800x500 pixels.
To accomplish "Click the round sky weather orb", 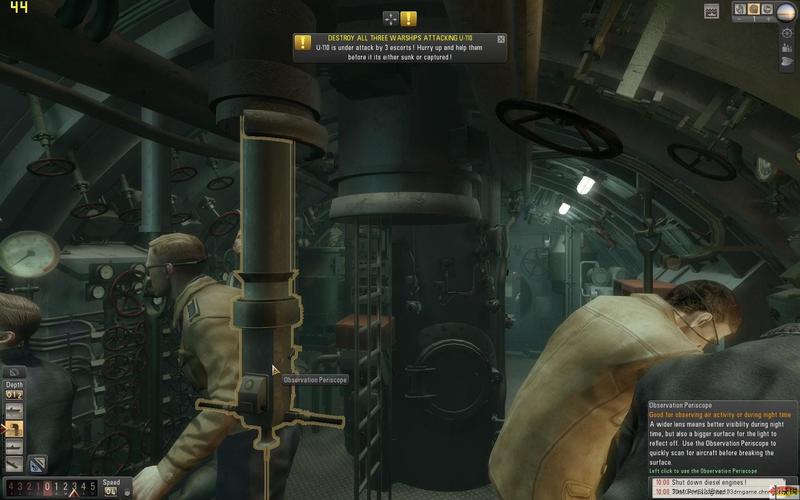I will click(787, 11).
